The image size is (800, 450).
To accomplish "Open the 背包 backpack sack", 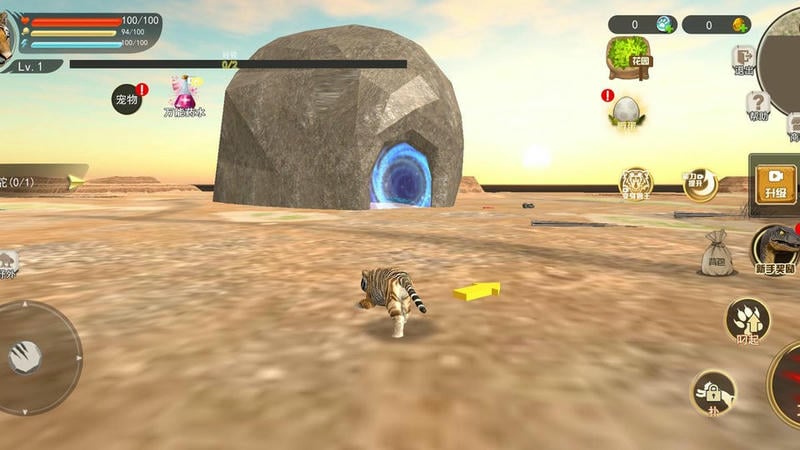I will 716,252.
